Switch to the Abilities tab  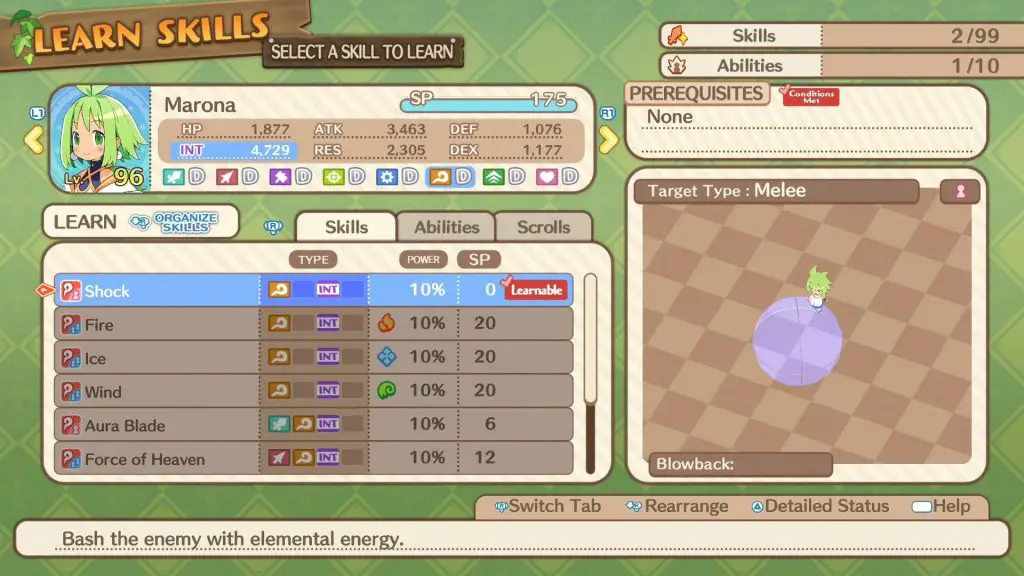point(446,227)
